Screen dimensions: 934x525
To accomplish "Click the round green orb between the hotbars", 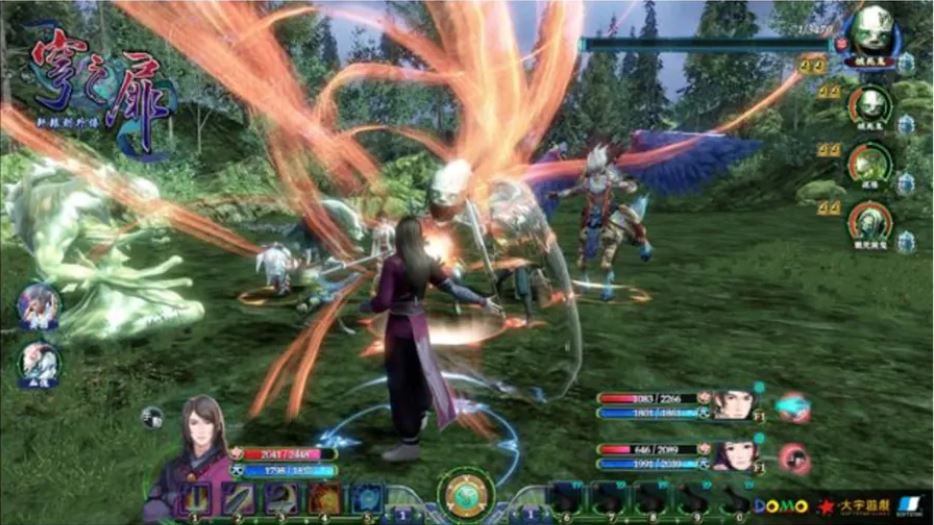I will tap(465, 494).
